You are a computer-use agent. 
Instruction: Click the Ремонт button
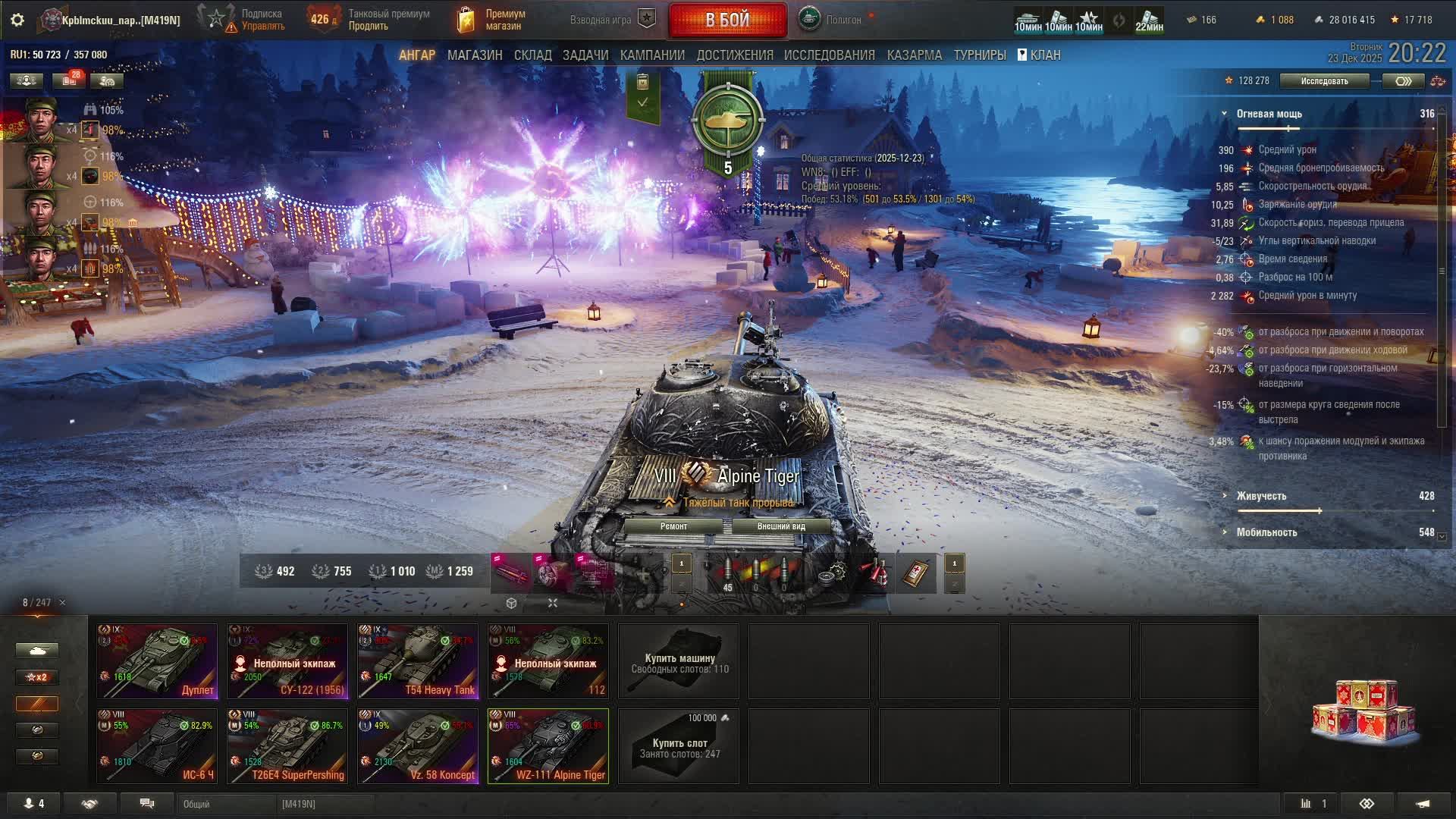click(673, 526)
